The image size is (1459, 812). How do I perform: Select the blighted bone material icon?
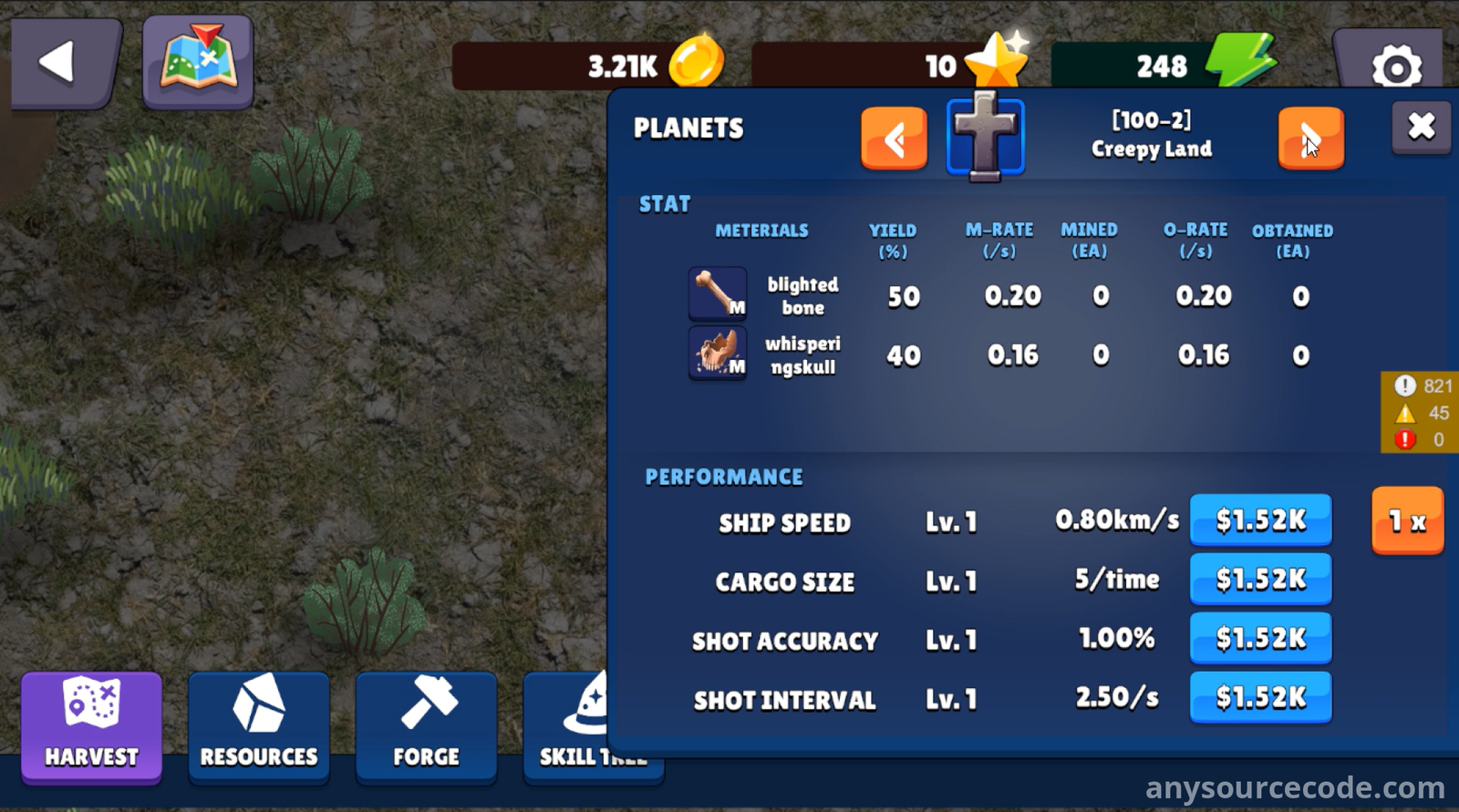point(718,294)
